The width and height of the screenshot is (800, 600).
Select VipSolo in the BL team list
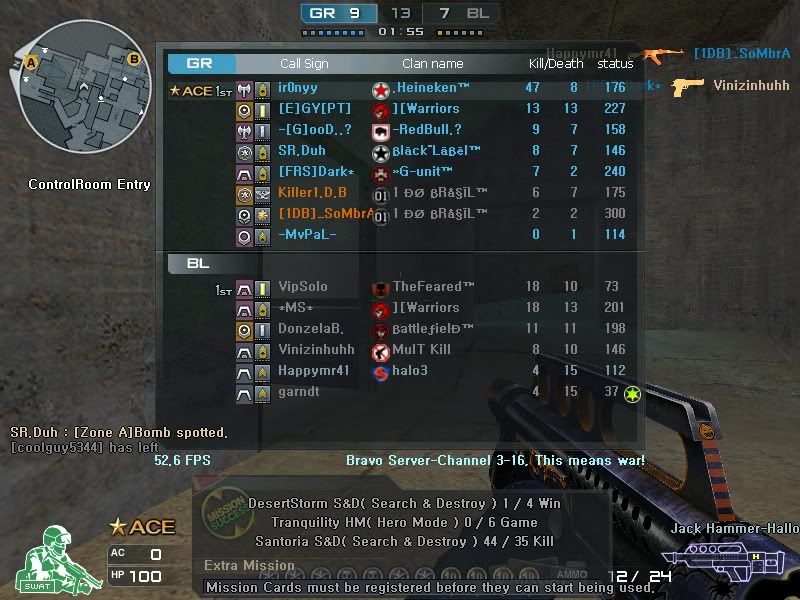coord(400,288)
